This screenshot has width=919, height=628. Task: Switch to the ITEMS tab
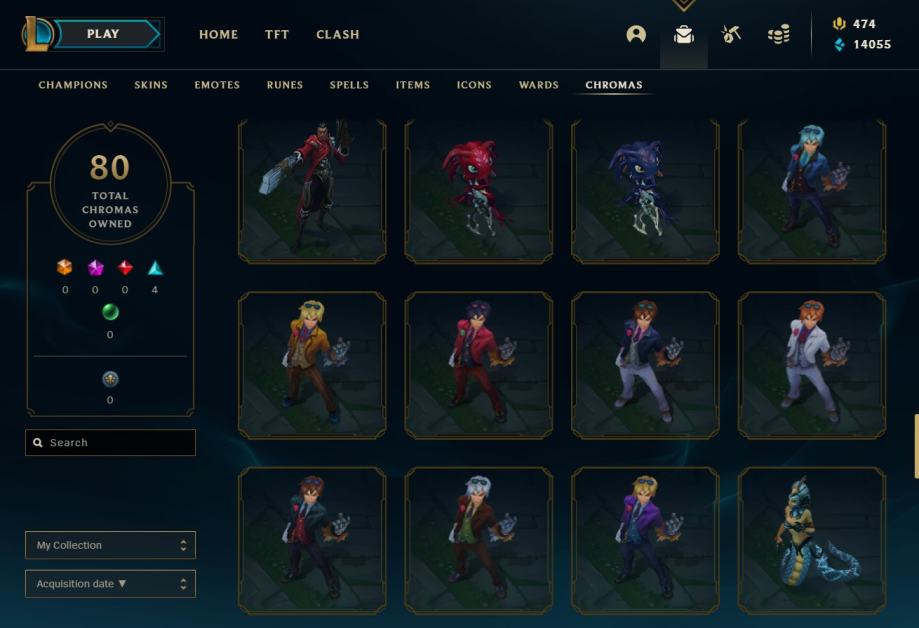[413, 85]
